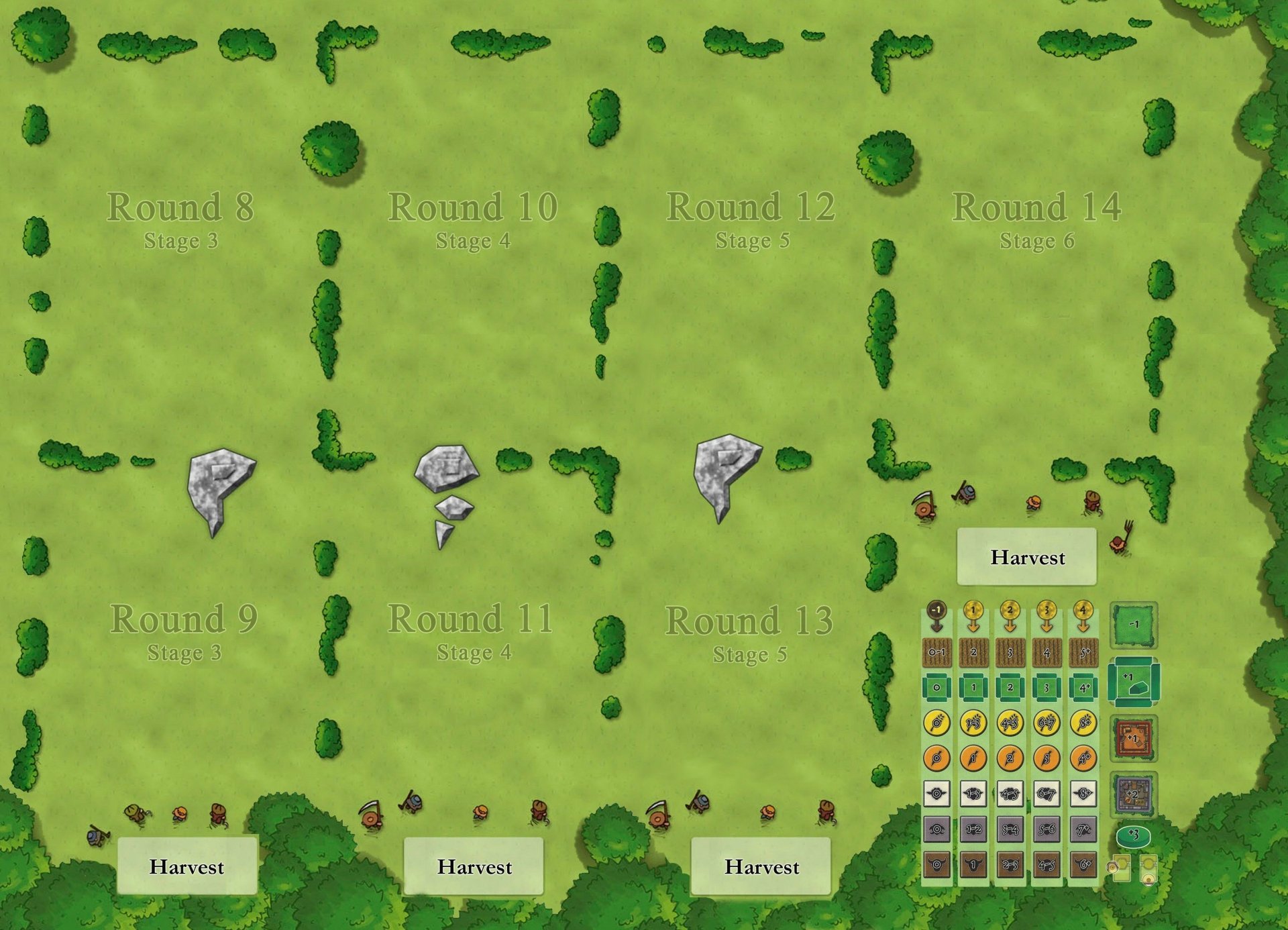Screen dimensions: 1288x930
Task: Select the 4-point gold coin marker
Action: [1083, 609]
